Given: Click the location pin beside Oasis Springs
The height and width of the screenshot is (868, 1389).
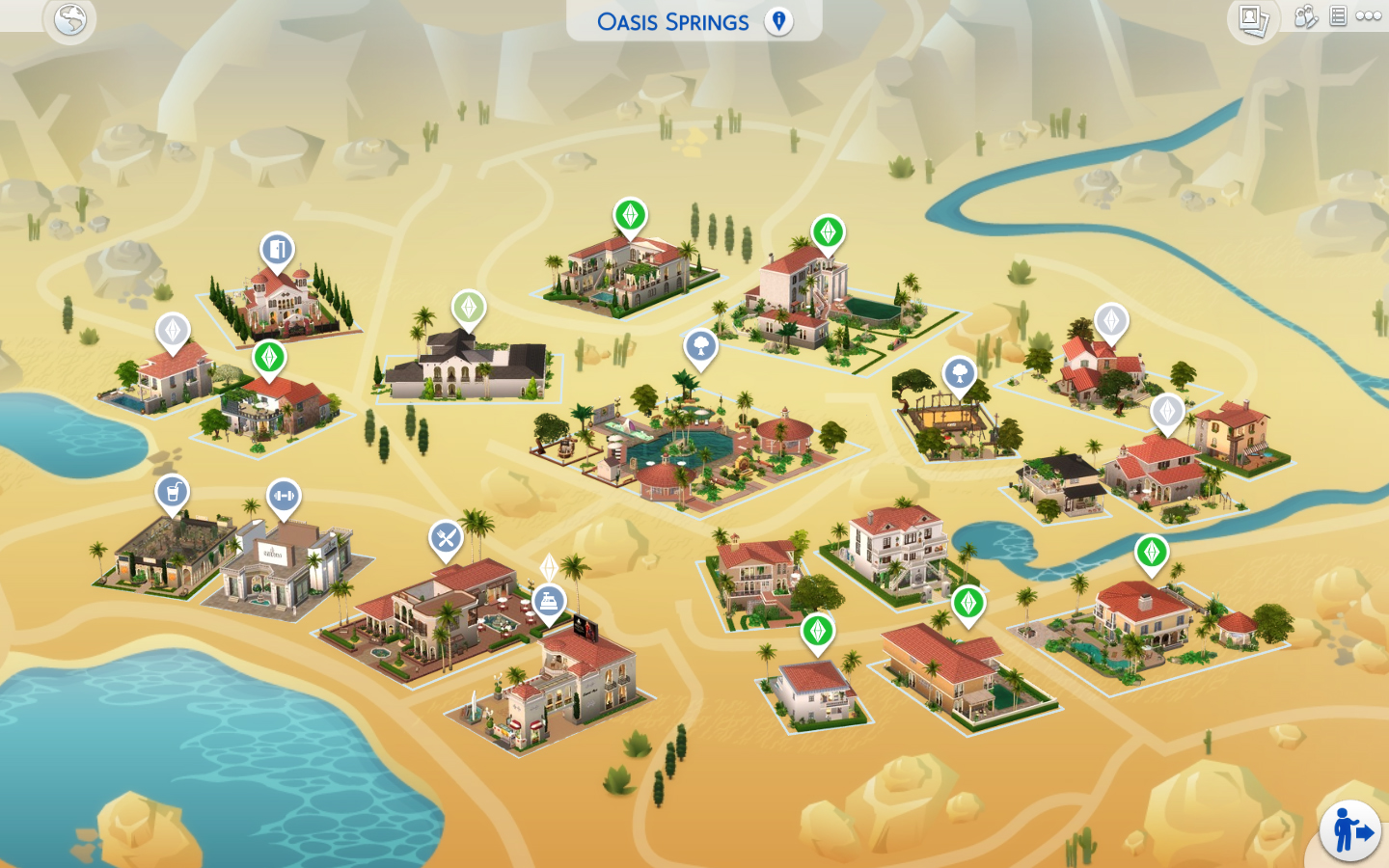Looking at the screenshot, I should click(780, 21).
